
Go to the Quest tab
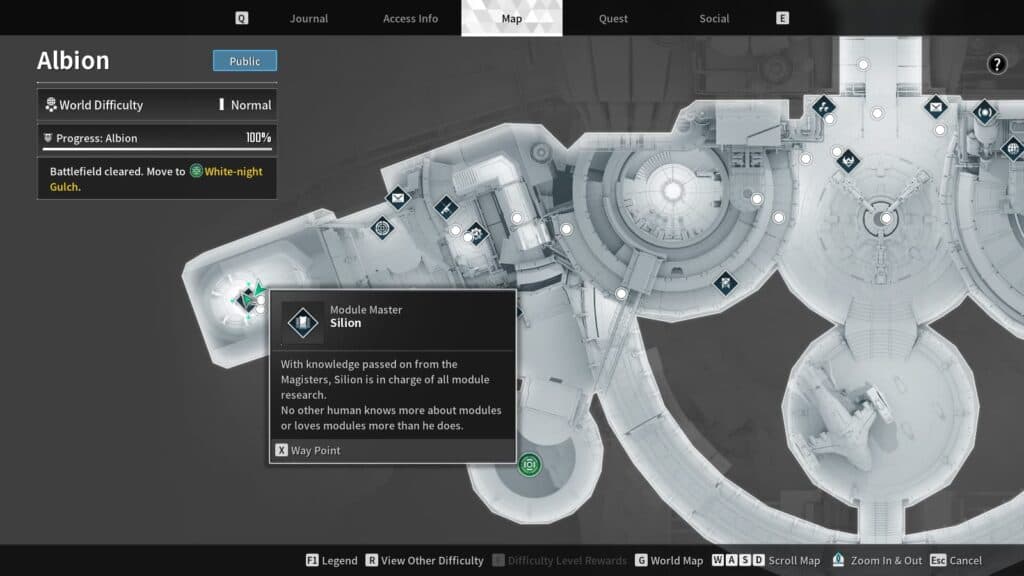point(613,18)
